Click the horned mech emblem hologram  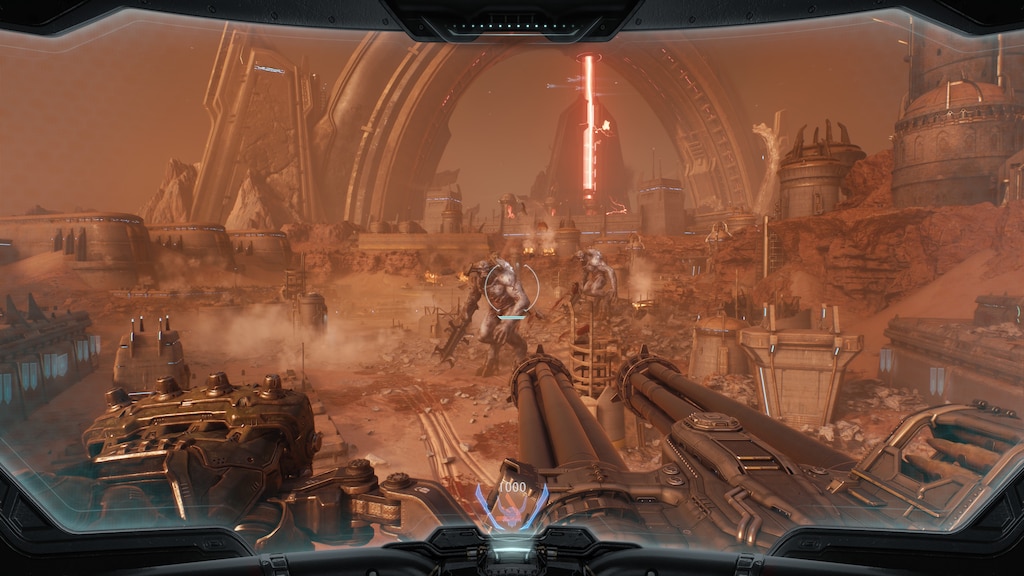click(x=511, y=511)
